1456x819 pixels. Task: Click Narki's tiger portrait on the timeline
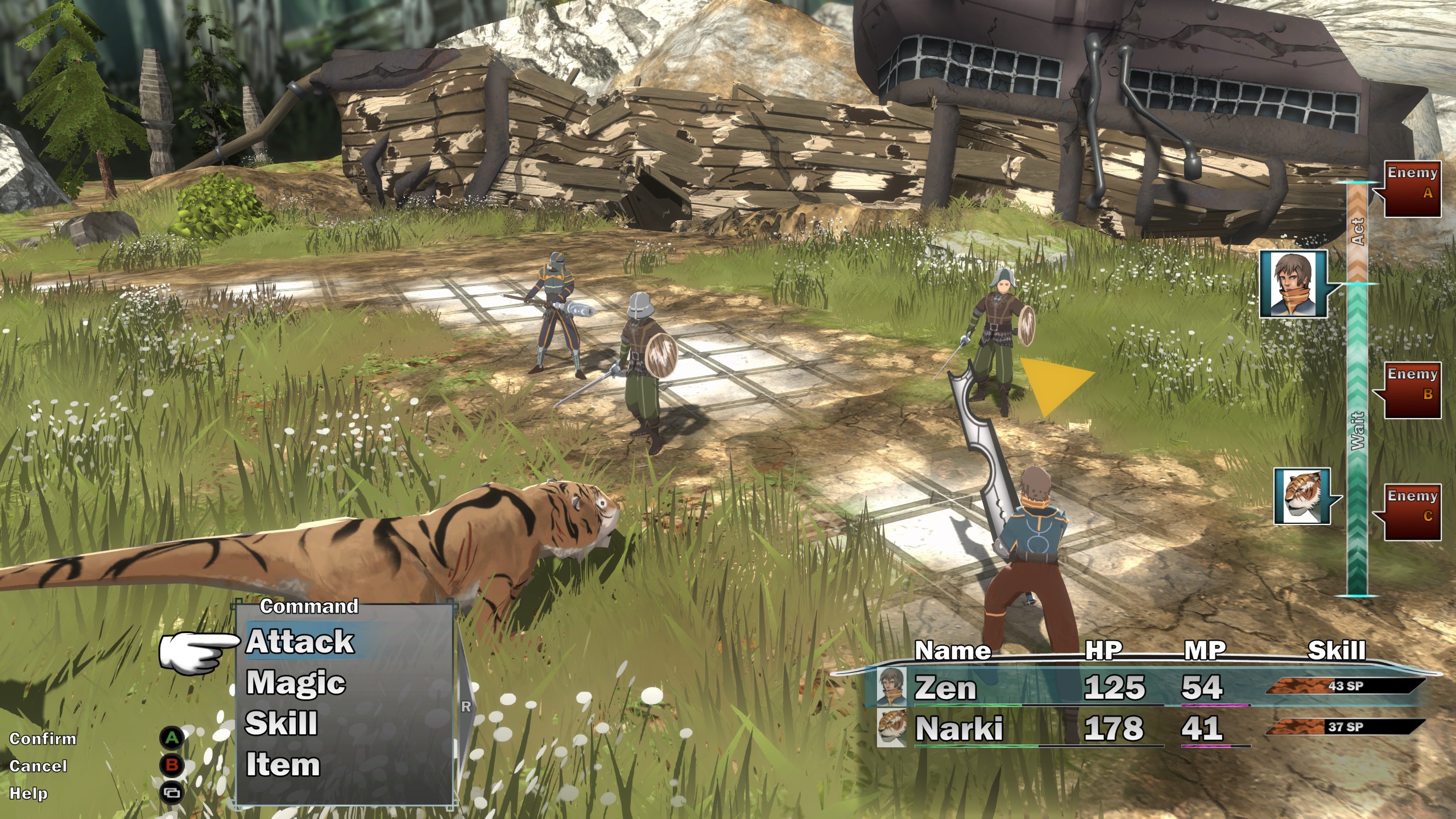pos(1302,496)
